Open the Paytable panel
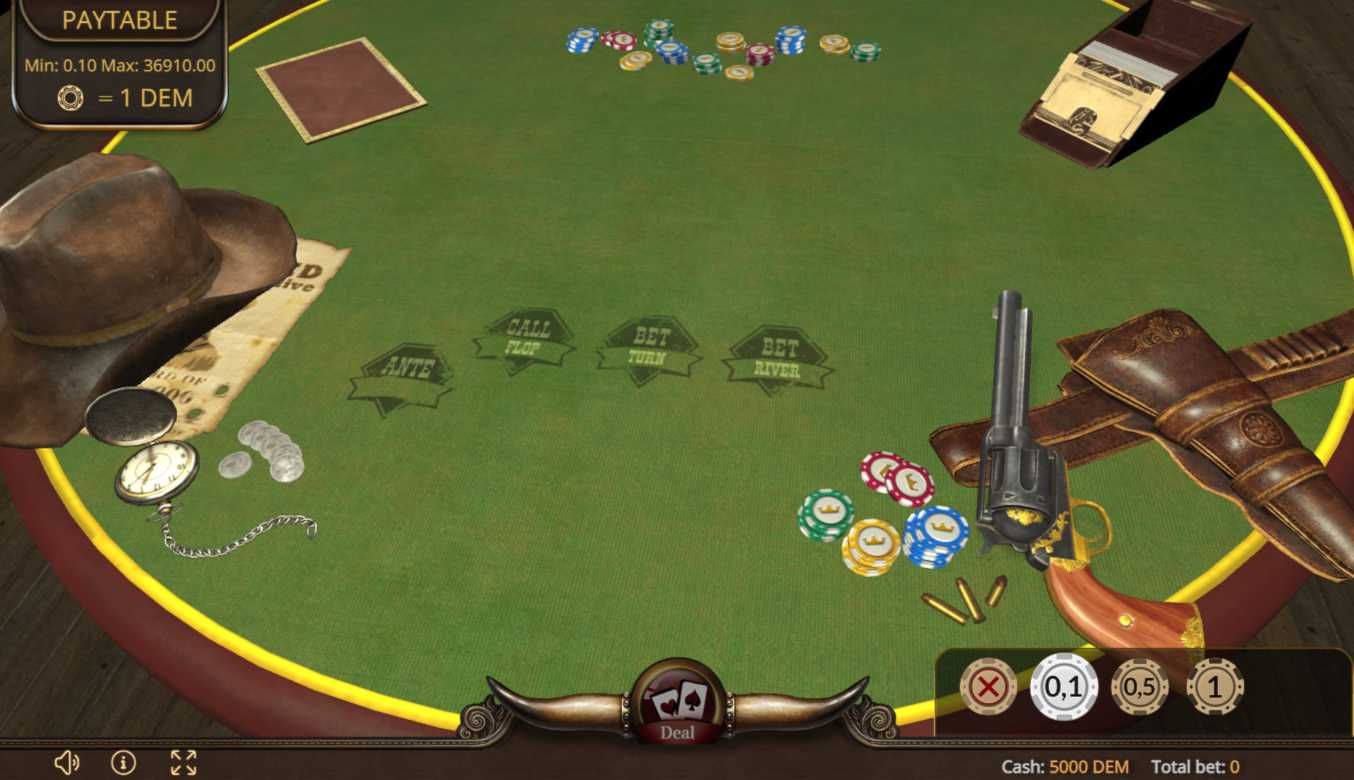 click(x=119, y=20)
